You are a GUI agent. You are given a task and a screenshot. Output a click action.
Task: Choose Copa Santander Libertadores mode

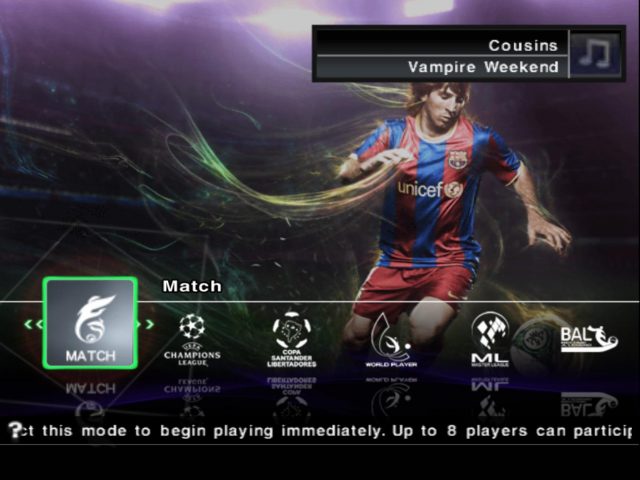(291, 339)
